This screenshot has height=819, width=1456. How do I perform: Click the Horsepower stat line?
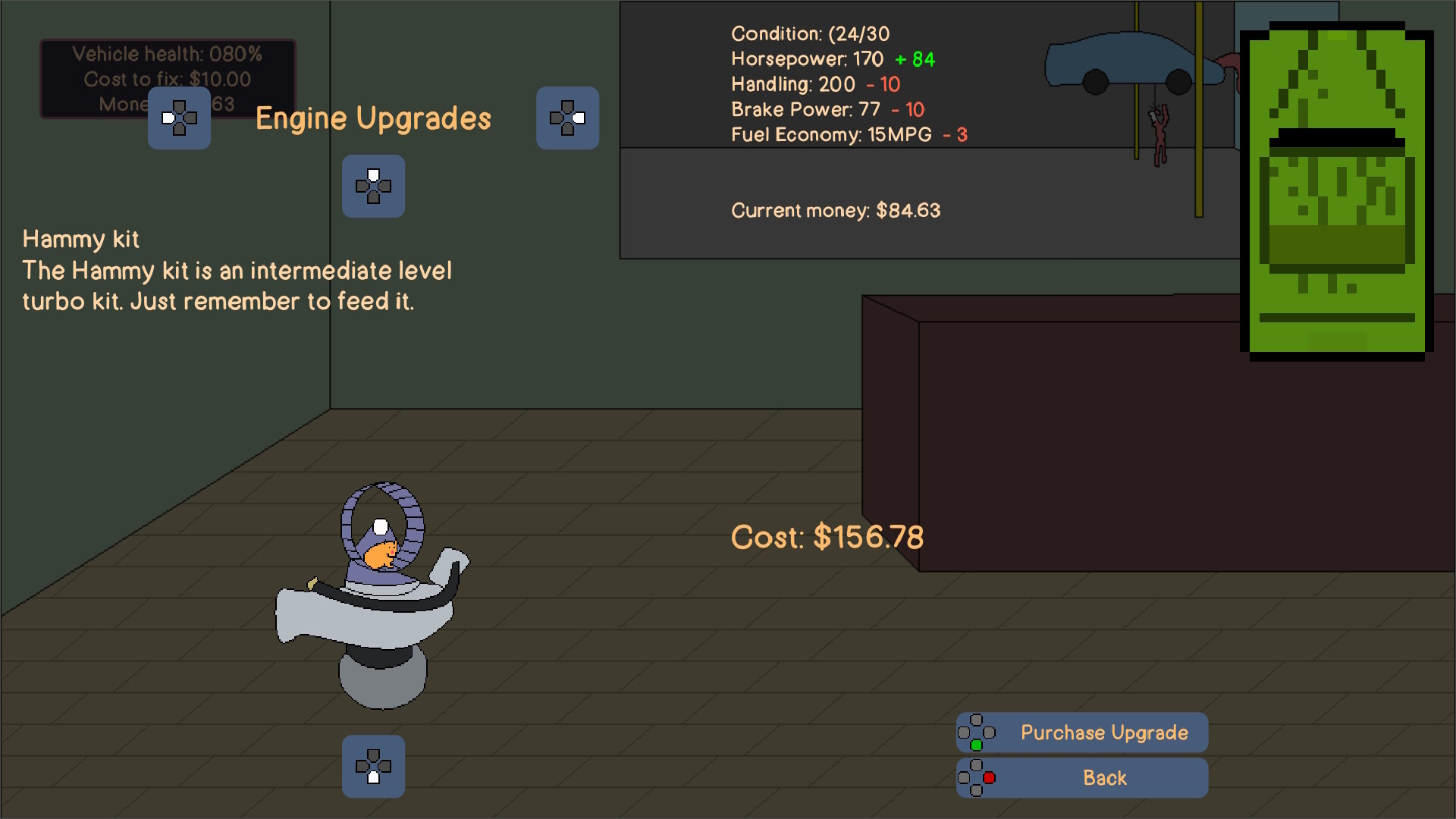[x=830, y=59]
